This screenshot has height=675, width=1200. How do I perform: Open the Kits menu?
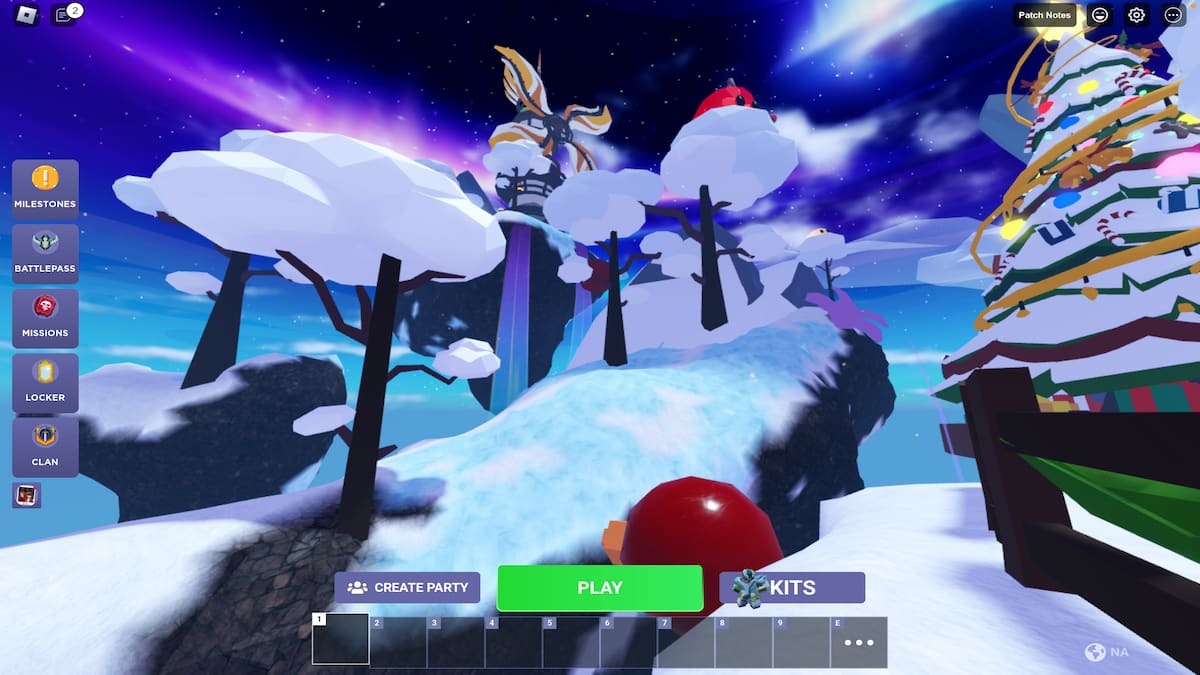click(x=792, y=588)
